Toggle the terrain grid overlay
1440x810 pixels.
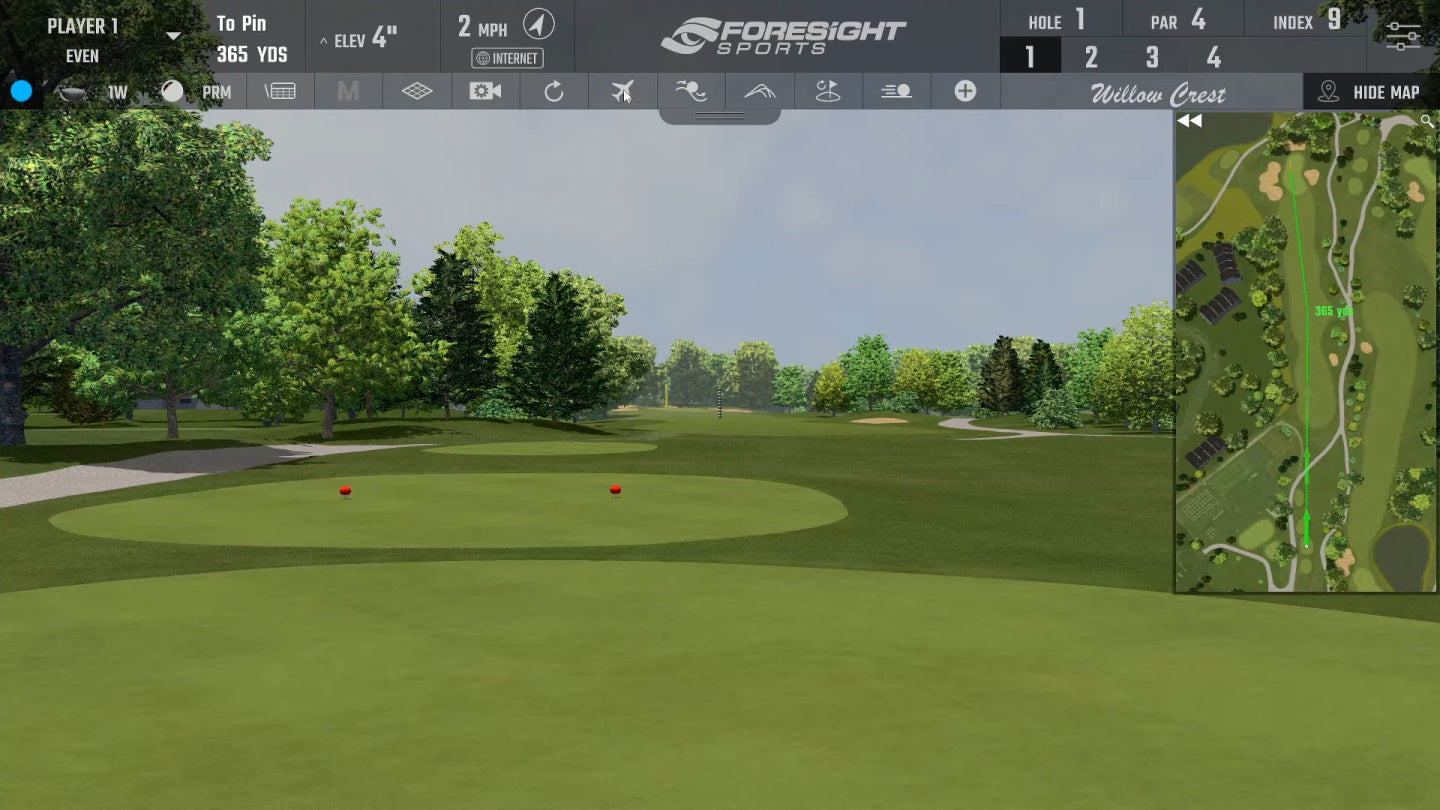(x=417, y=92)
